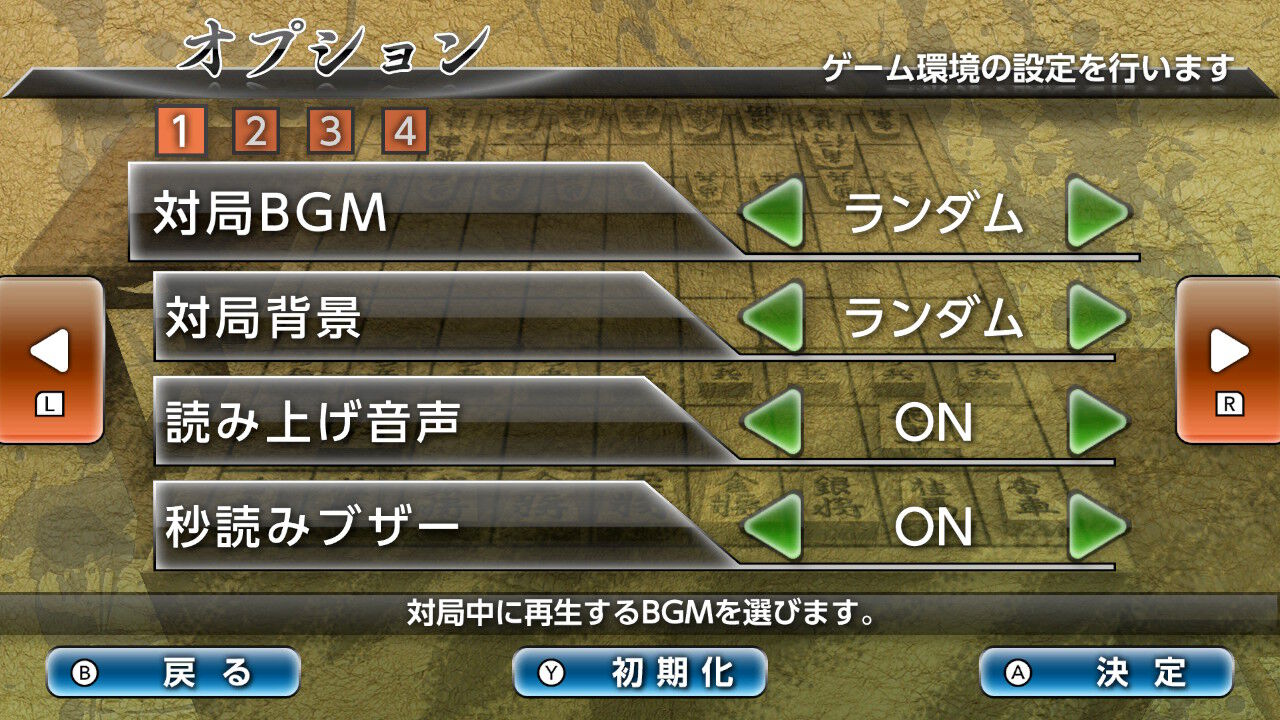Switch to options page 2

(258, 130)
